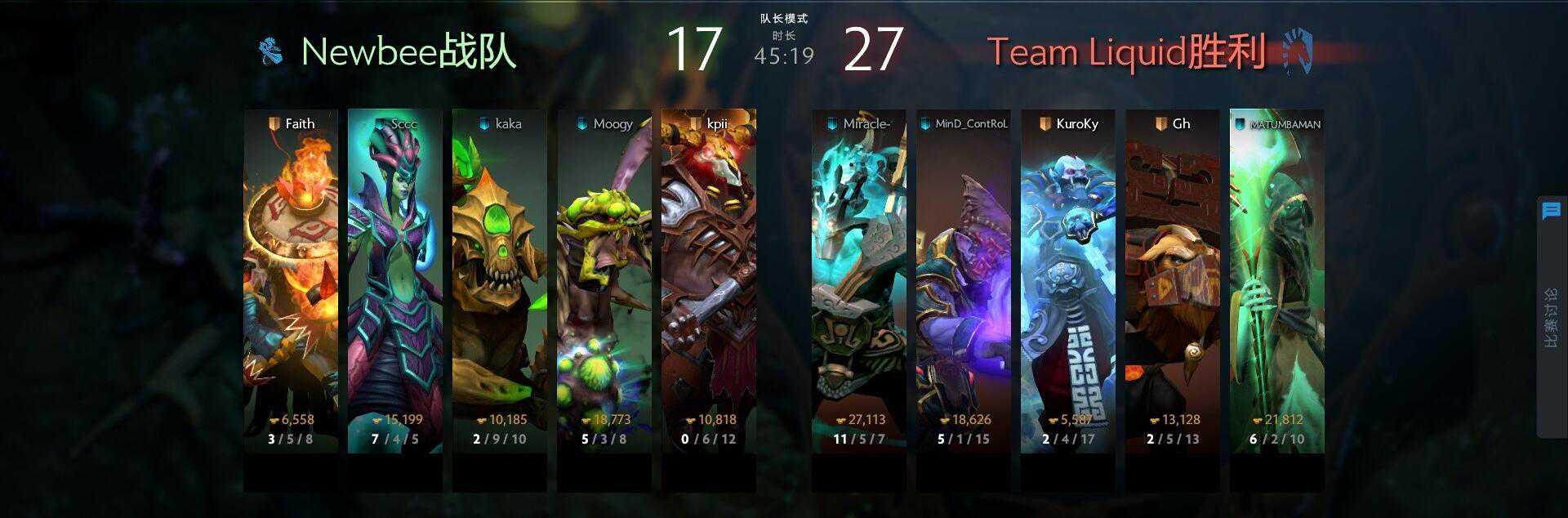Click the Newbee team logo

pos(272,51)
